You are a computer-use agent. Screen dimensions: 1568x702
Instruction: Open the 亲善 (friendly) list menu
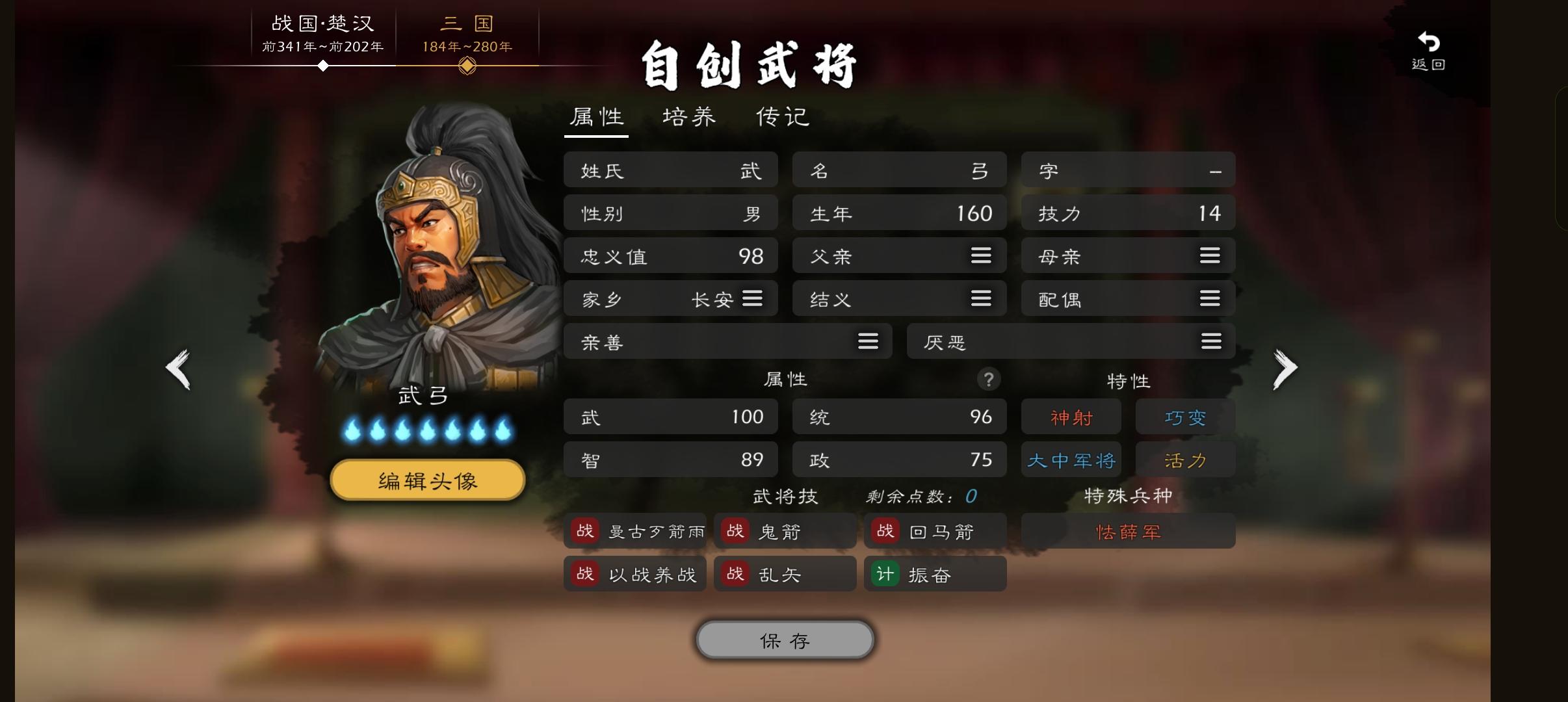868,341
